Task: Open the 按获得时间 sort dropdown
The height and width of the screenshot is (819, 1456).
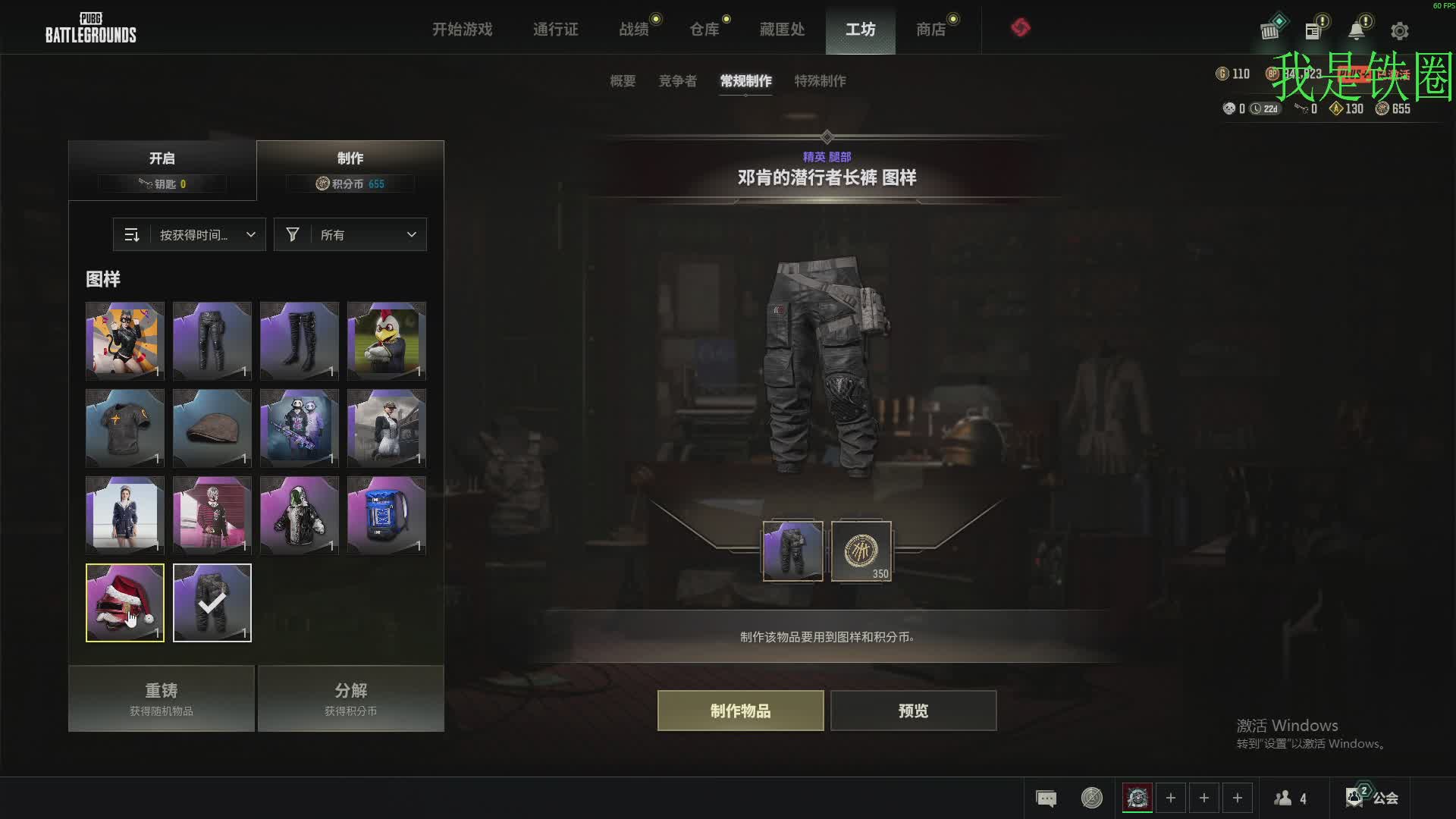Action: pos(190,235)
